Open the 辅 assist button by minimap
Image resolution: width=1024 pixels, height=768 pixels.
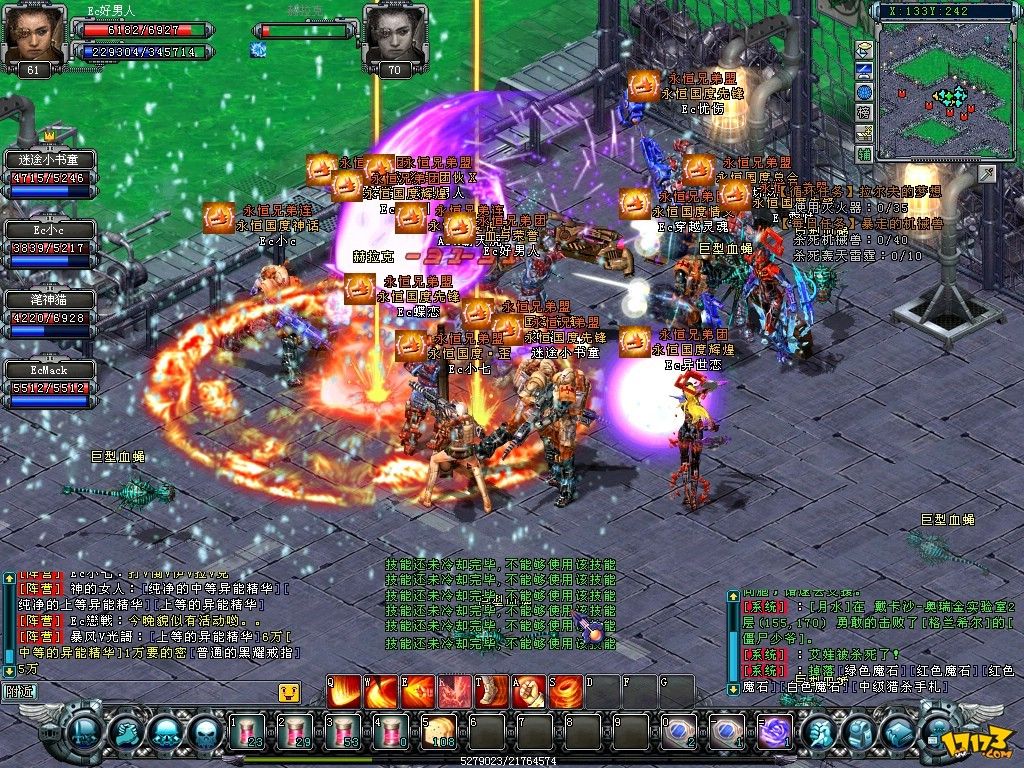pos(864,154)
